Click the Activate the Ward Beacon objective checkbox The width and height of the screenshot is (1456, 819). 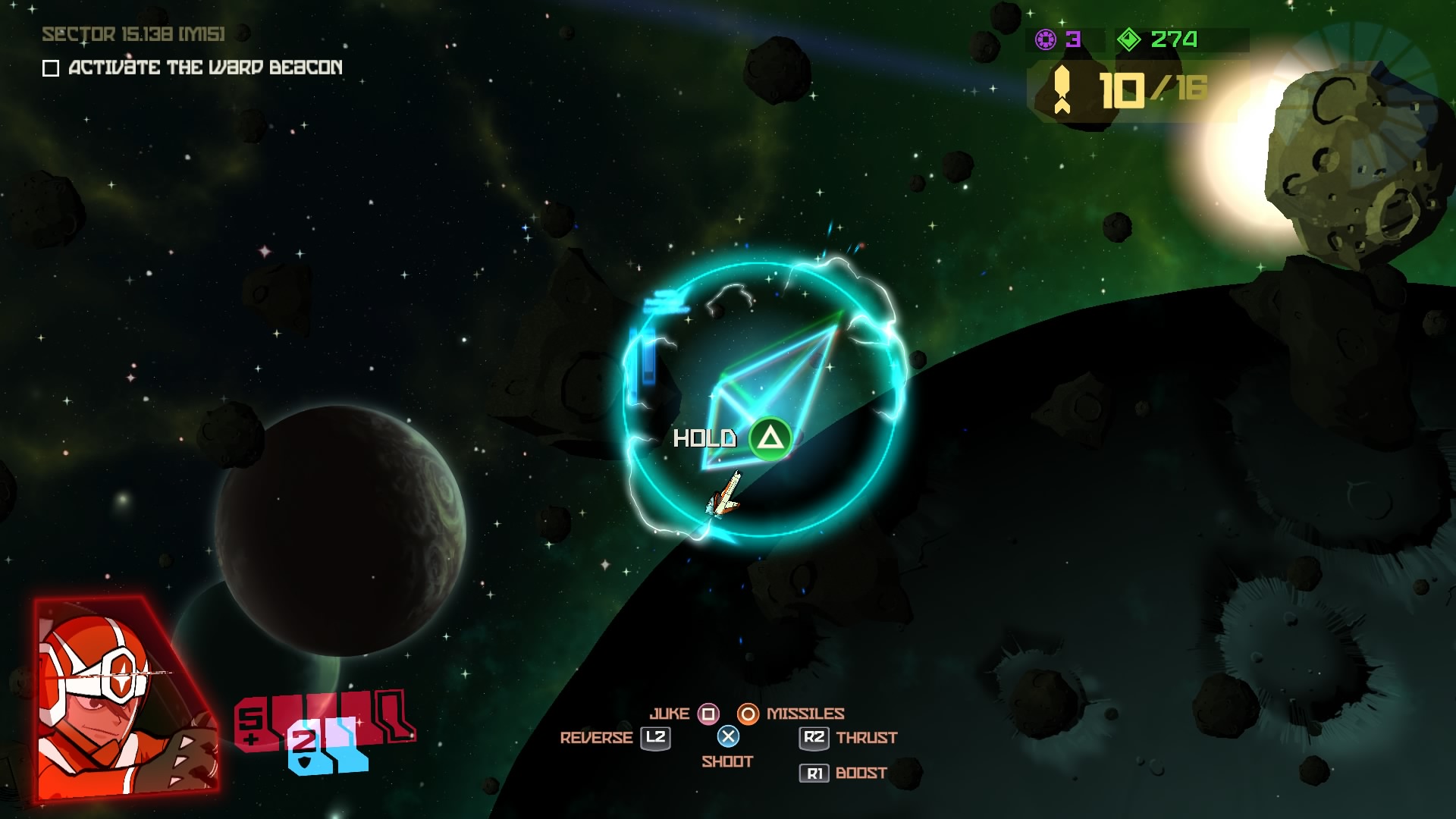pyautogui.click(x=51, y=68)
